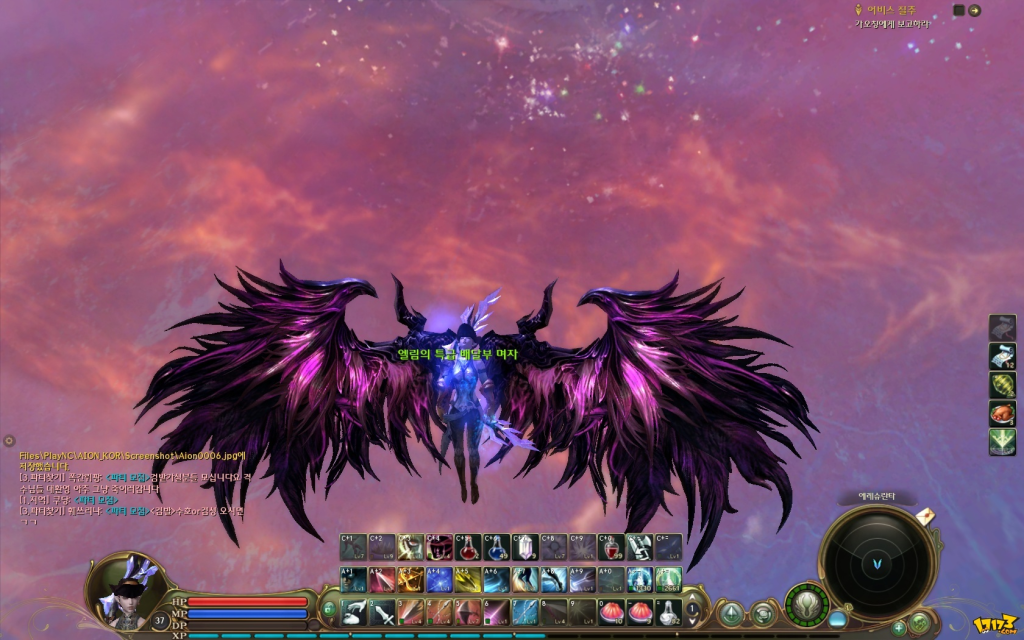Click the circular radar minimap
Screen dimensions: 1024x640
click(877, 564)
